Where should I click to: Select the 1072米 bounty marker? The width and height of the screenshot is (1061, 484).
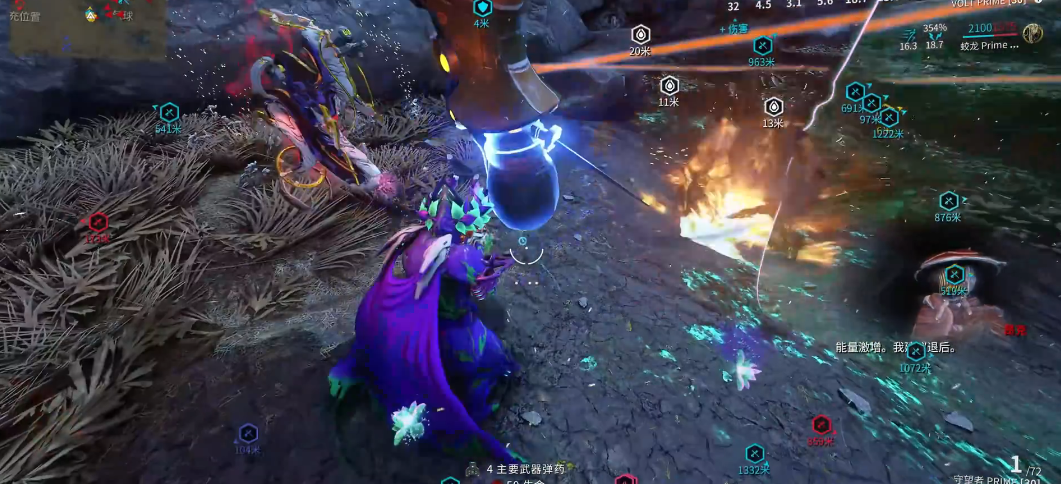(915, 351)
